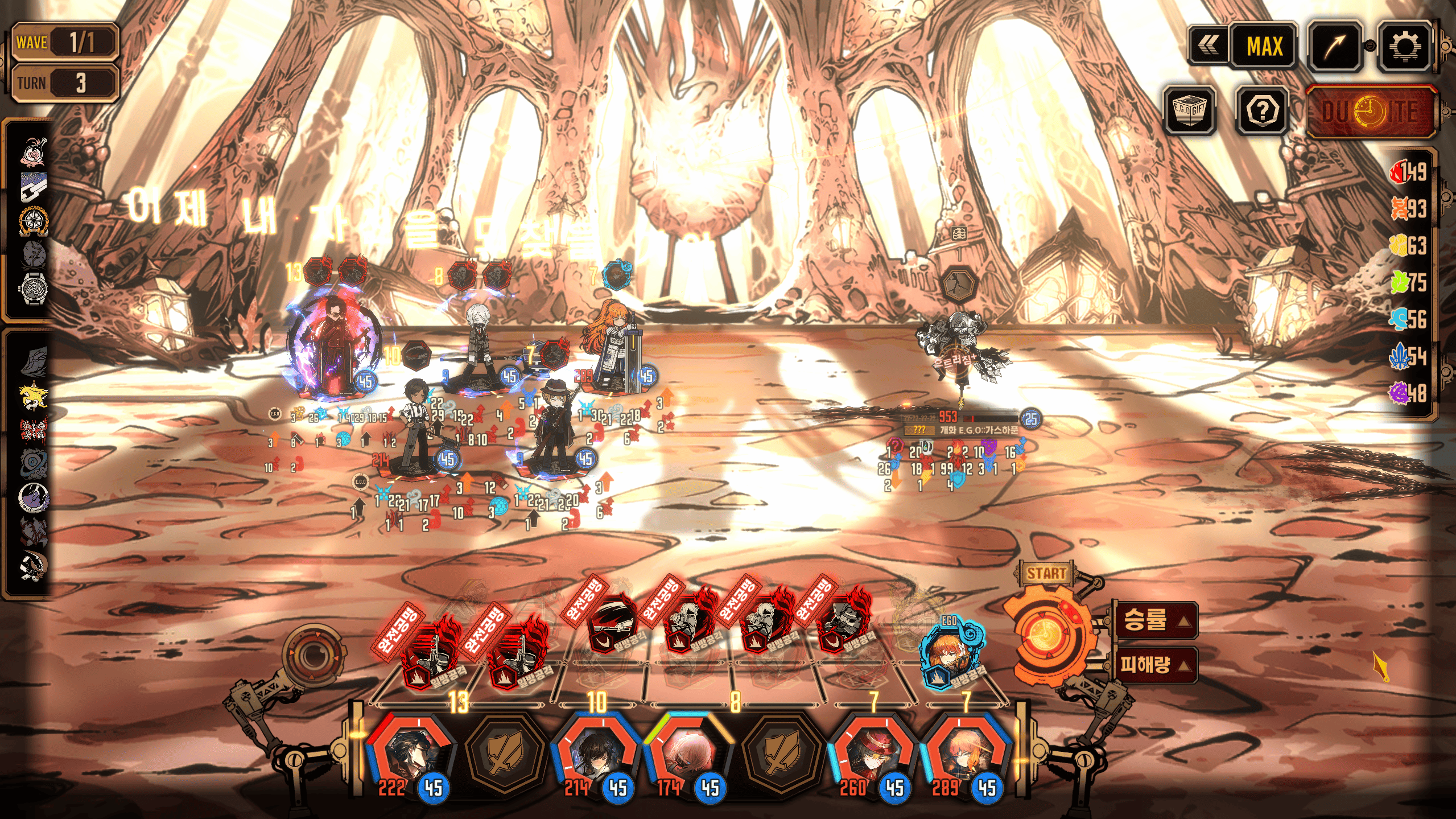This screenshot has width=1456, height=819.
Task: Inspect the golden wreath emblem gift icon
Action: point(34,221)
